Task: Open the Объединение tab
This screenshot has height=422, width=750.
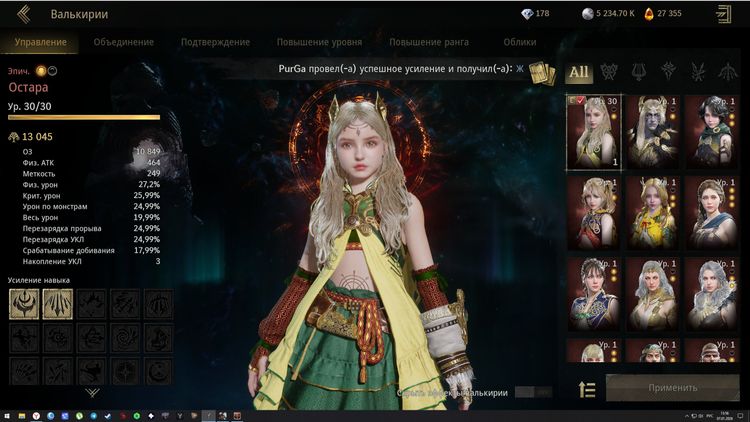Action: pos(124,42)
